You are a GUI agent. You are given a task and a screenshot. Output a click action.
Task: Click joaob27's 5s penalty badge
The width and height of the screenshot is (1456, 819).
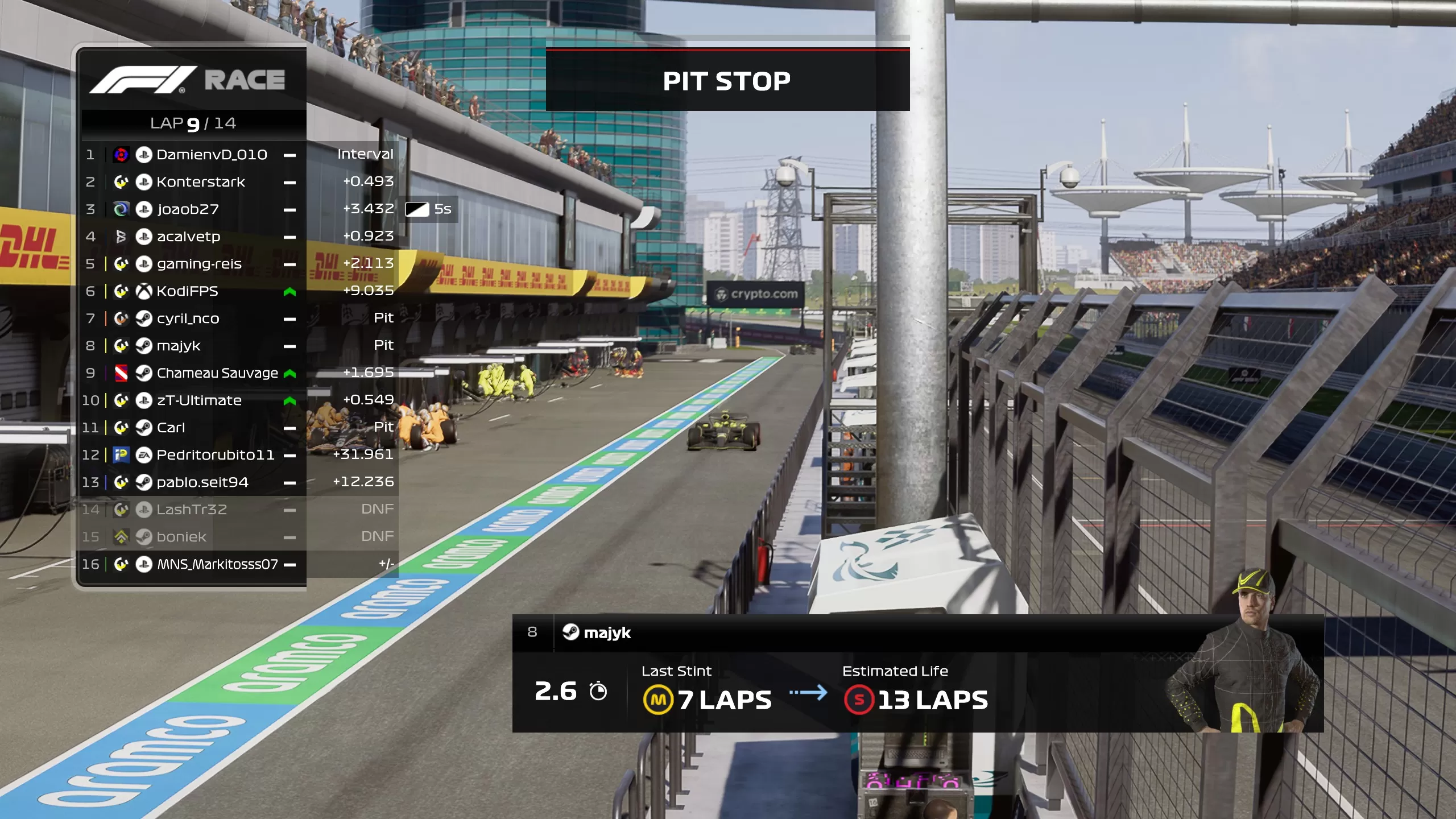(x=429, y=209)
